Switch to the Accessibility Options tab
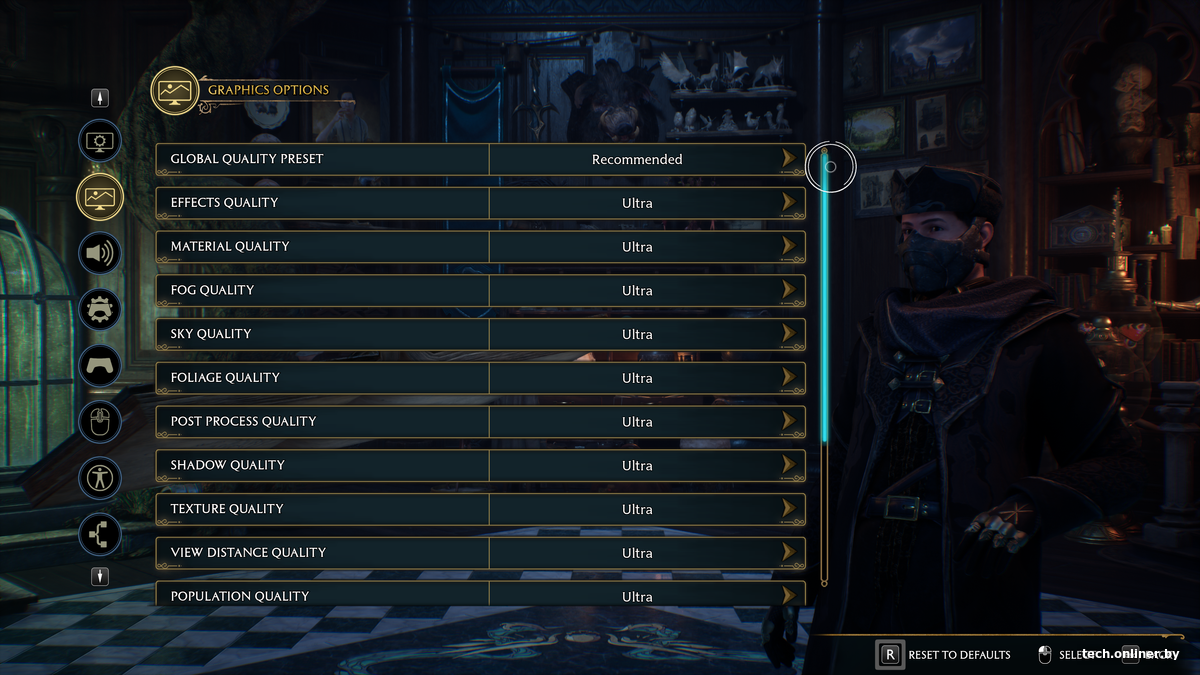1200x675 pixels. pos(100,478)
